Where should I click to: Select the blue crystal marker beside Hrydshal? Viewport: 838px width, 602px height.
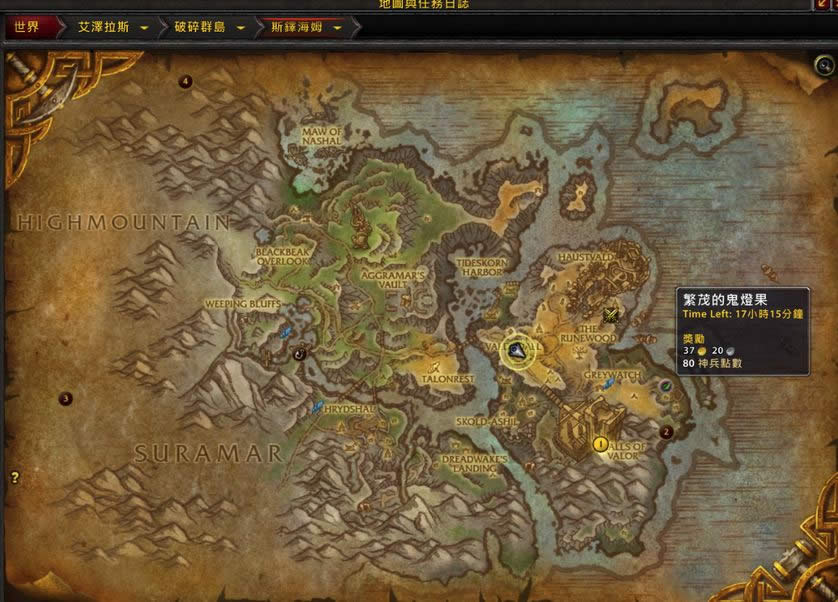[318, 406]
